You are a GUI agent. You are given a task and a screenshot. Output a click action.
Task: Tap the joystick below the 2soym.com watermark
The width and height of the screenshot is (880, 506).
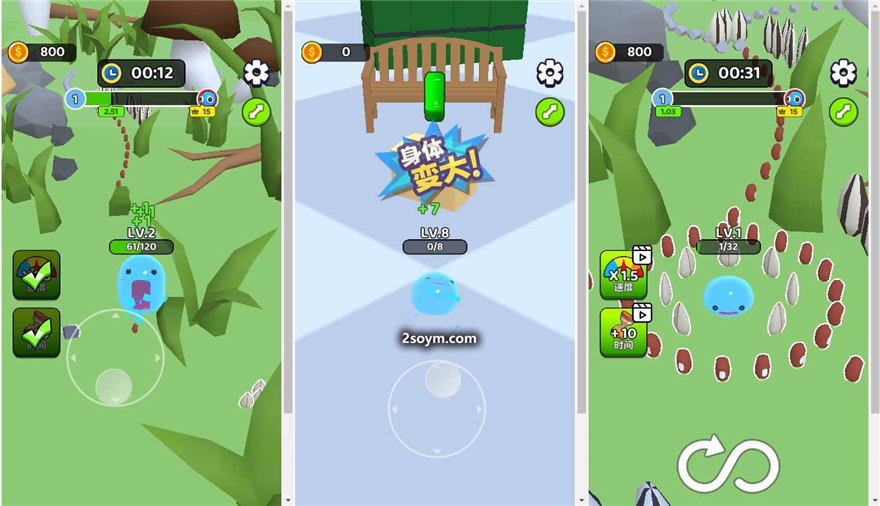[x=437, y=408]
